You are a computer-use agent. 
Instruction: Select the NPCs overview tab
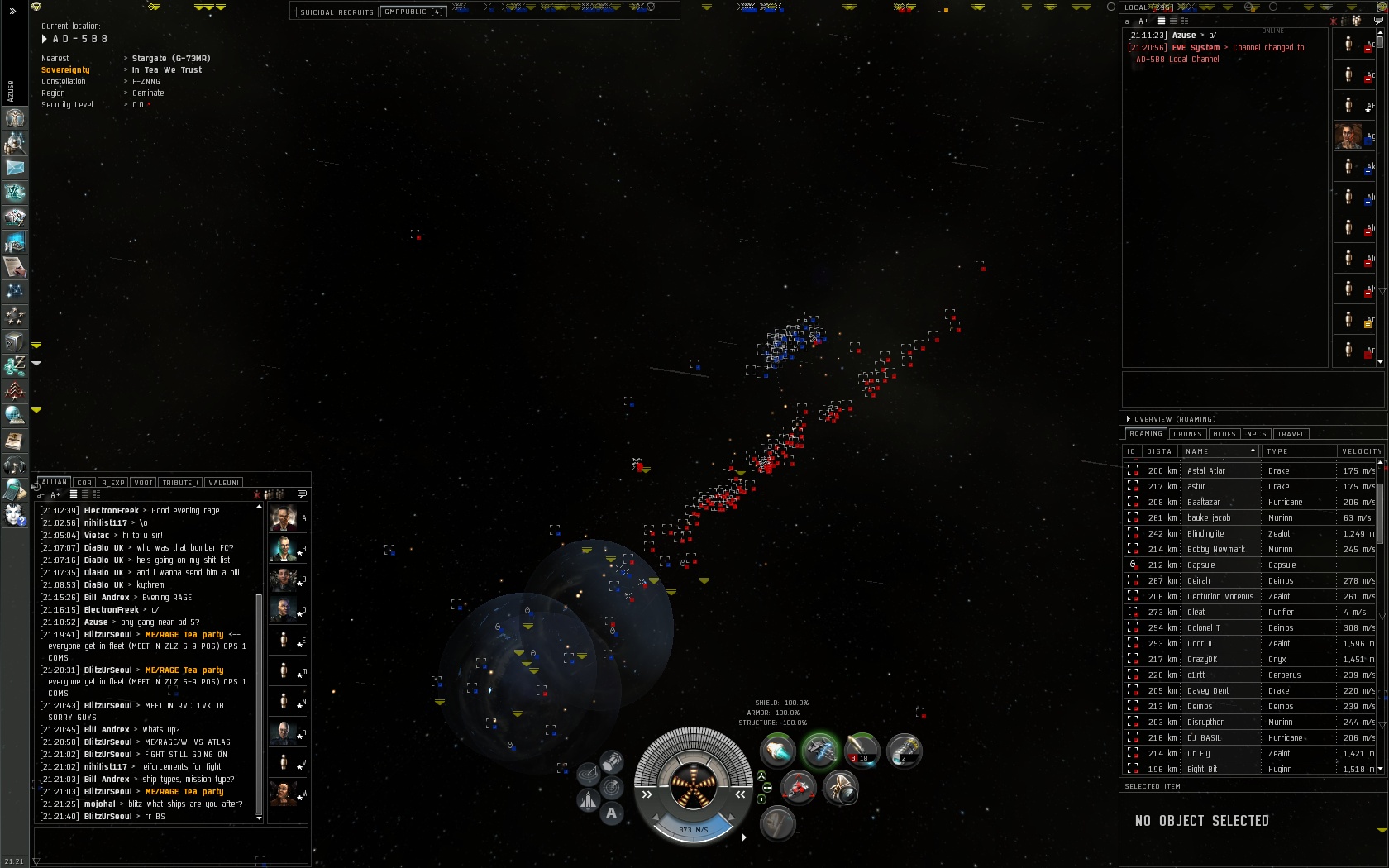pos(1256,434)
